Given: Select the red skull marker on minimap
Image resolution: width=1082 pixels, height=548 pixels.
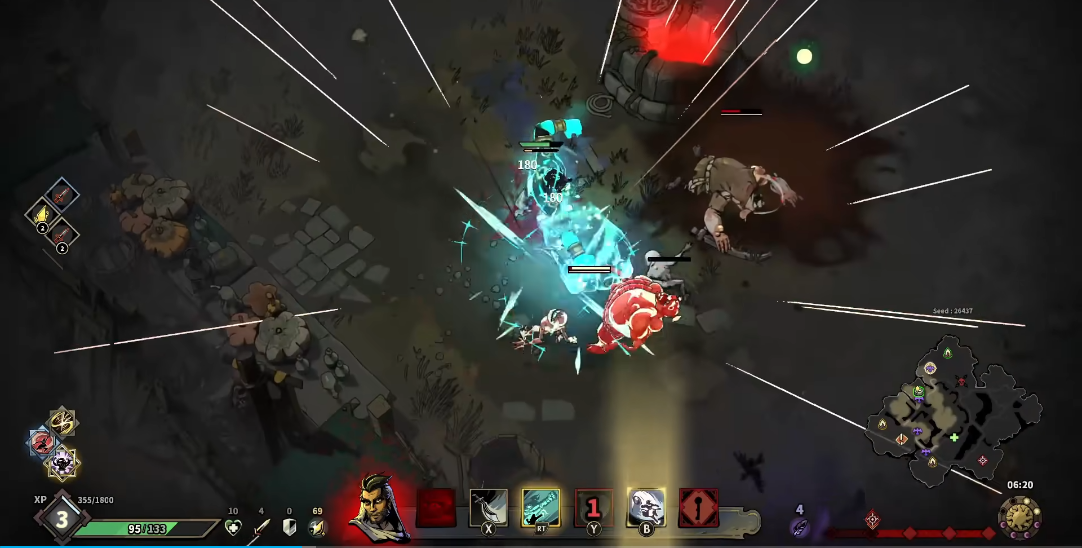Looking at the screenshot, I should pyautogui.click(x=962, y=381).
